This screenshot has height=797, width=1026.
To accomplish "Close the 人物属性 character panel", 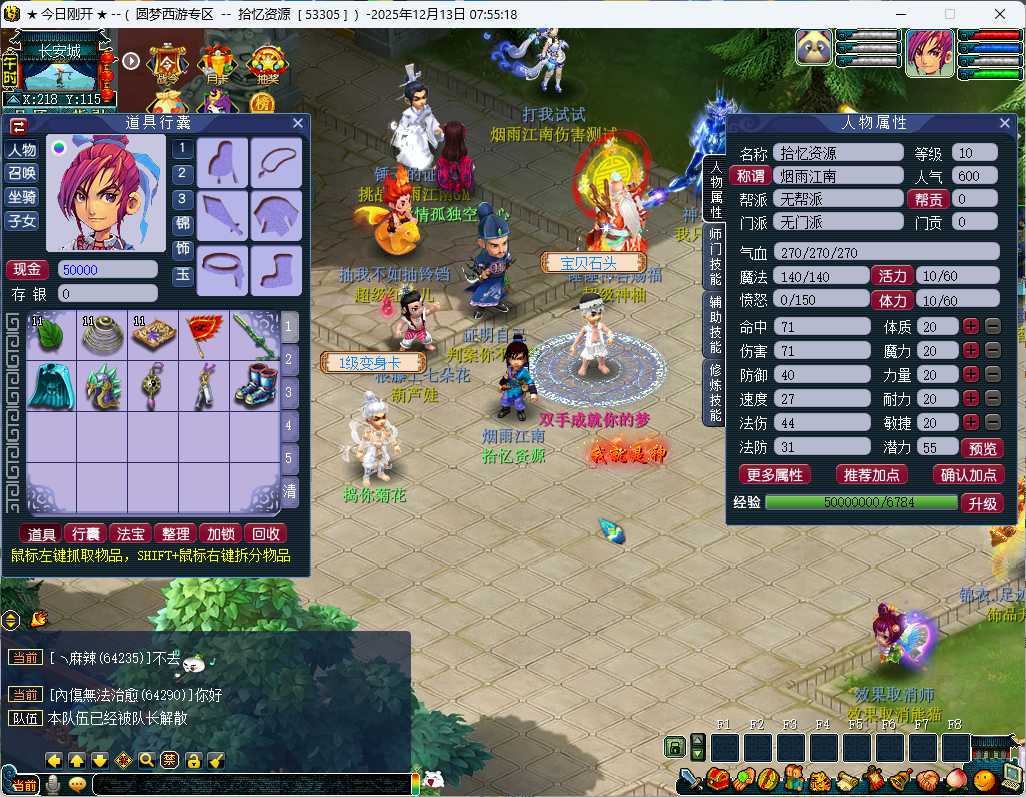I will (1005, 122).
